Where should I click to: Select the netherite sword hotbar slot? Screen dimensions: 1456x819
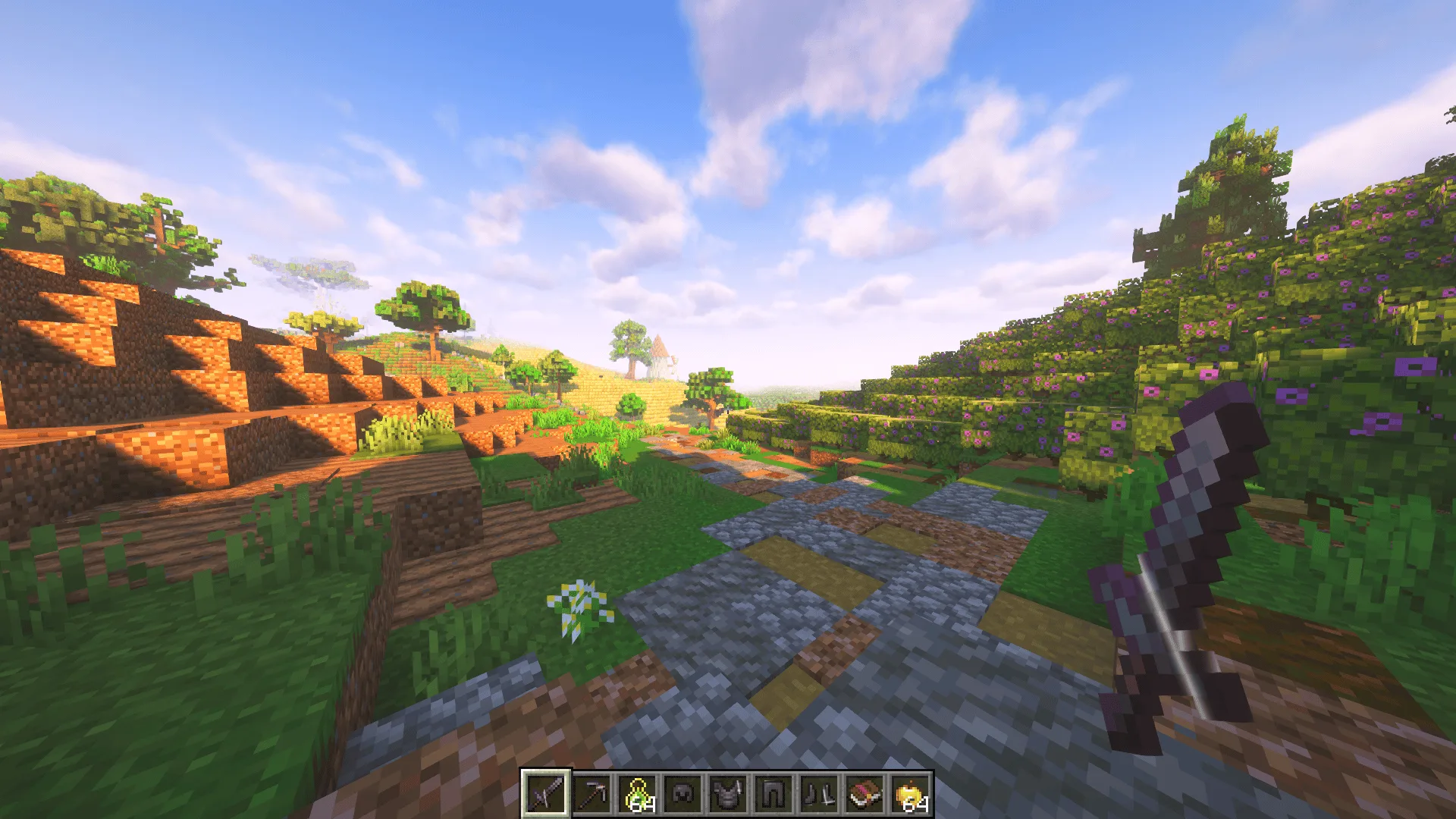click(545, 794)
